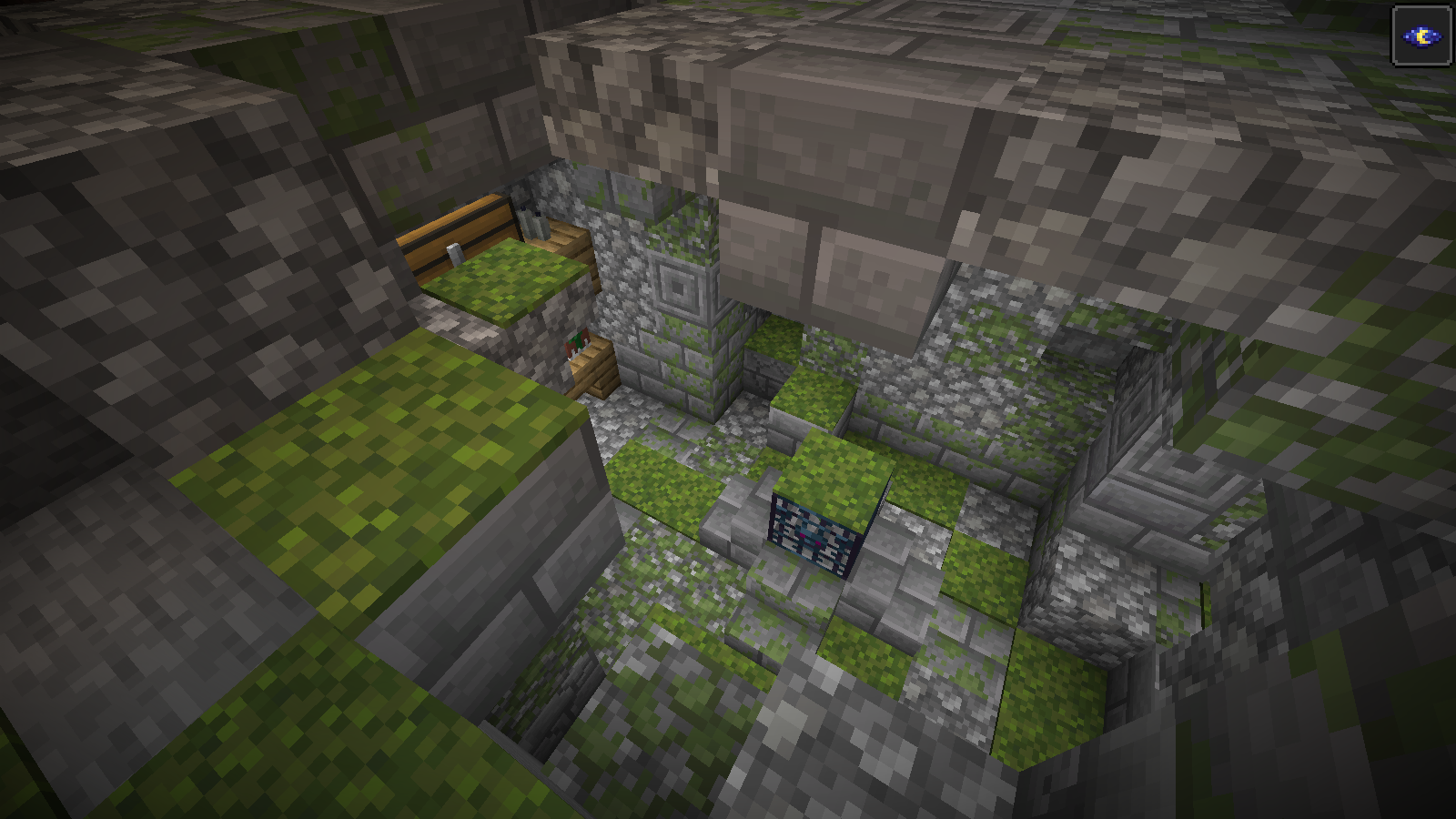Click the white candle on the mossy block
The height and width of the screenshot is (819, 1456).
[x=453, y=251]
